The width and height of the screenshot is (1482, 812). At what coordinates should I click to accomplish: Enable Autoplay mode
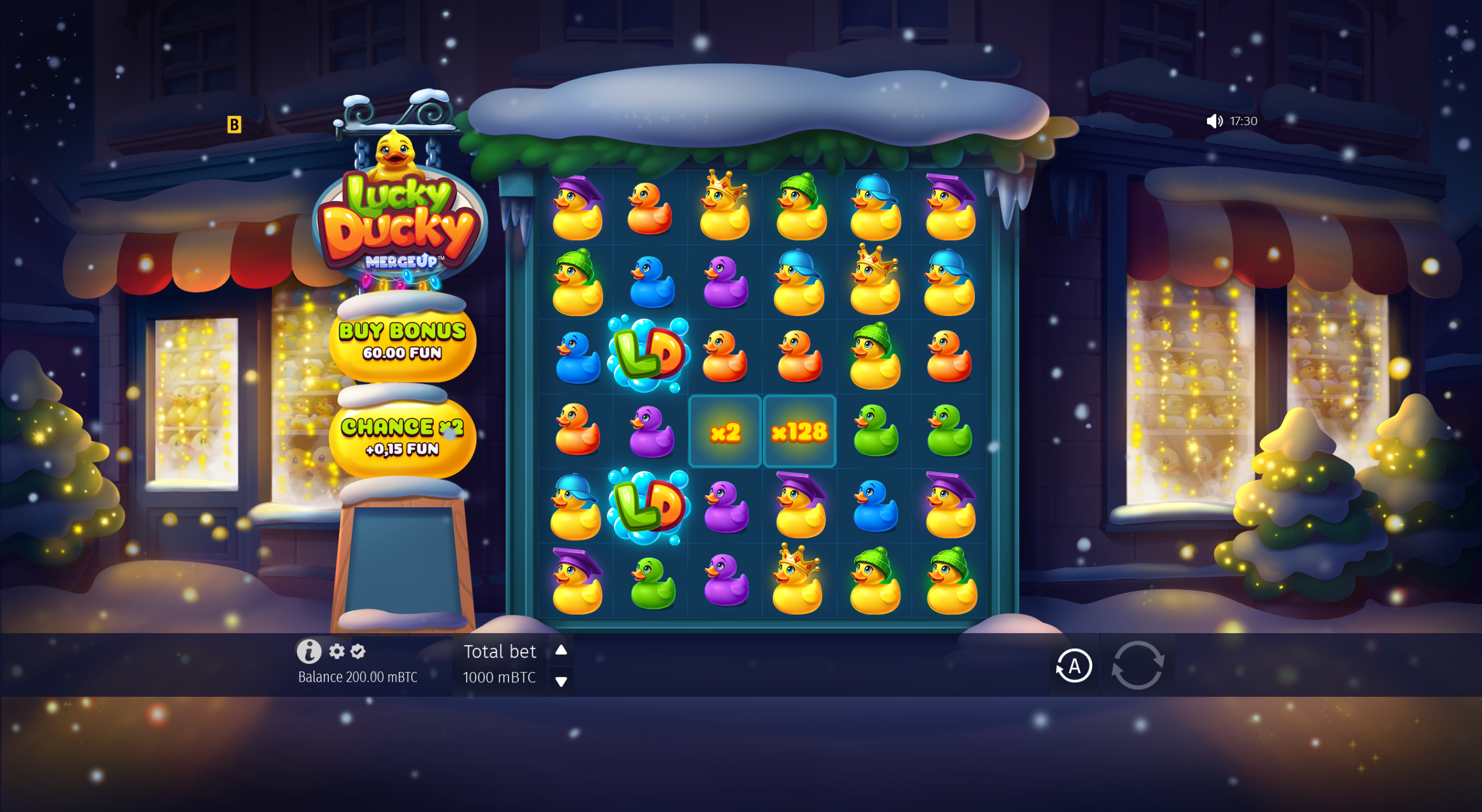coord(1074,666)
